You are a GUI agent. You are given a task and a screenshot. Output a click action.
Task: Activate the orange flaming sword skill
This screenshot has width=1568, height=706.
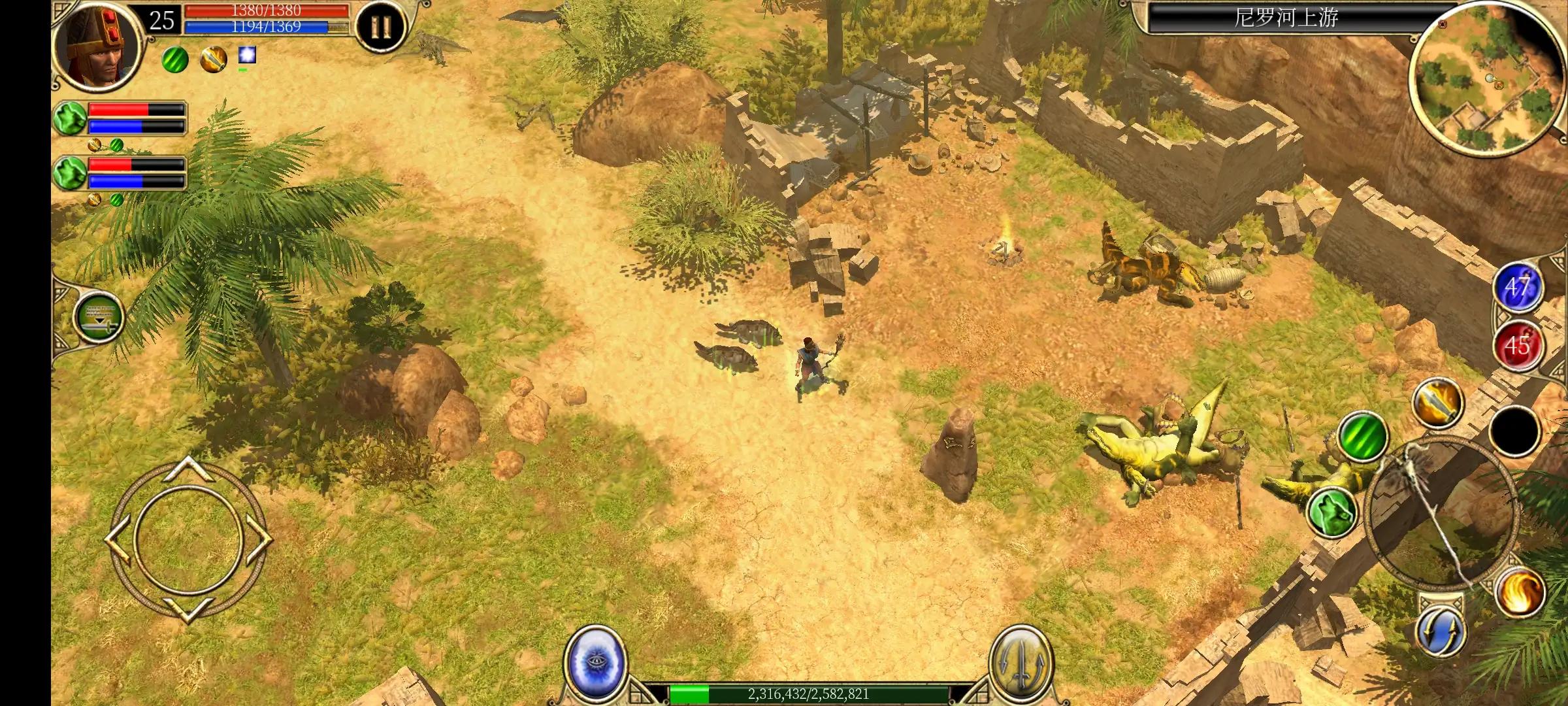click(1437, 403)
